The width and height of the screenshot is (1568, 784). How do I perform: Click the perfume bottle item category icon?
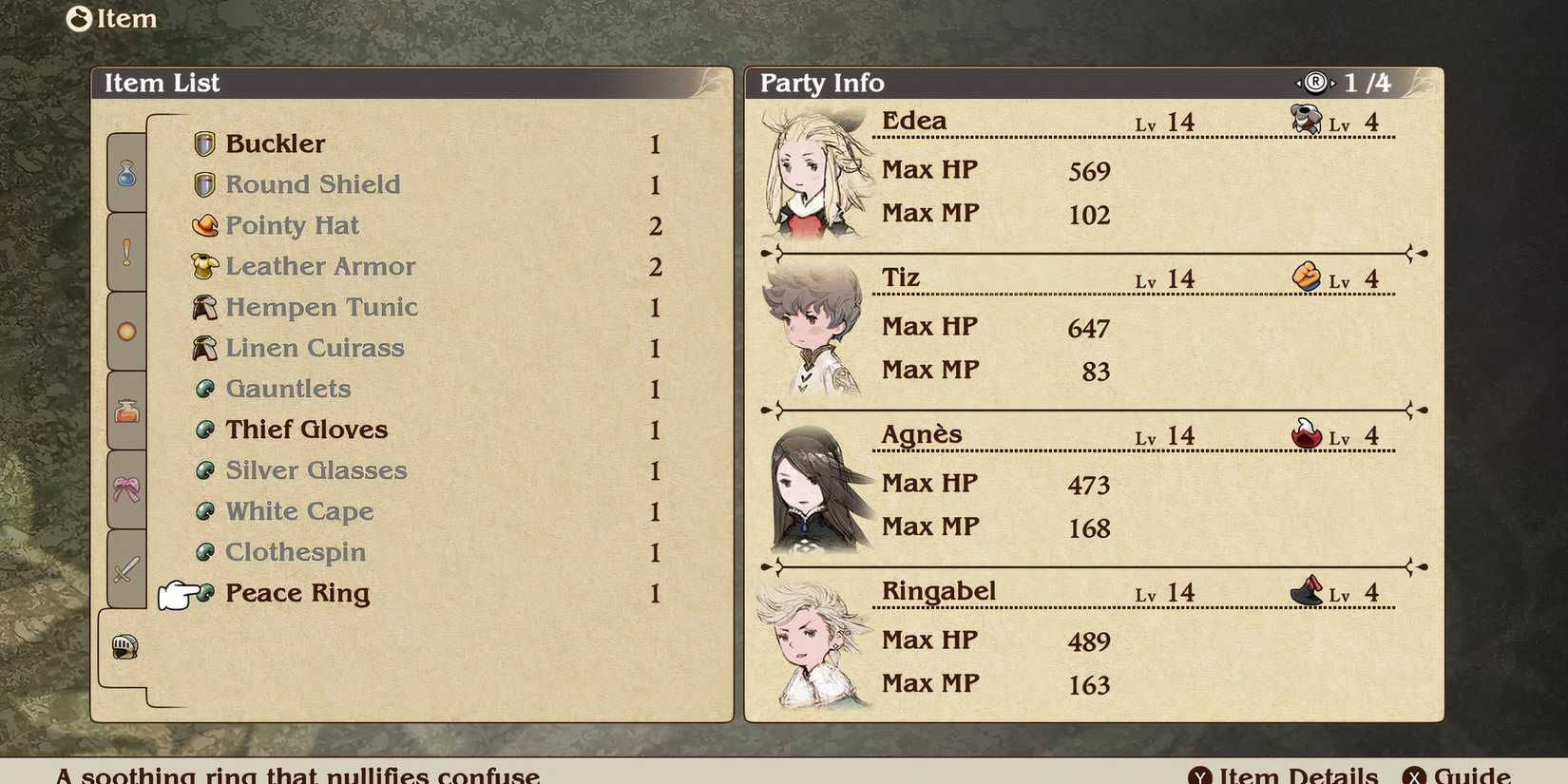pyautogui.click(x=126, y=411)
